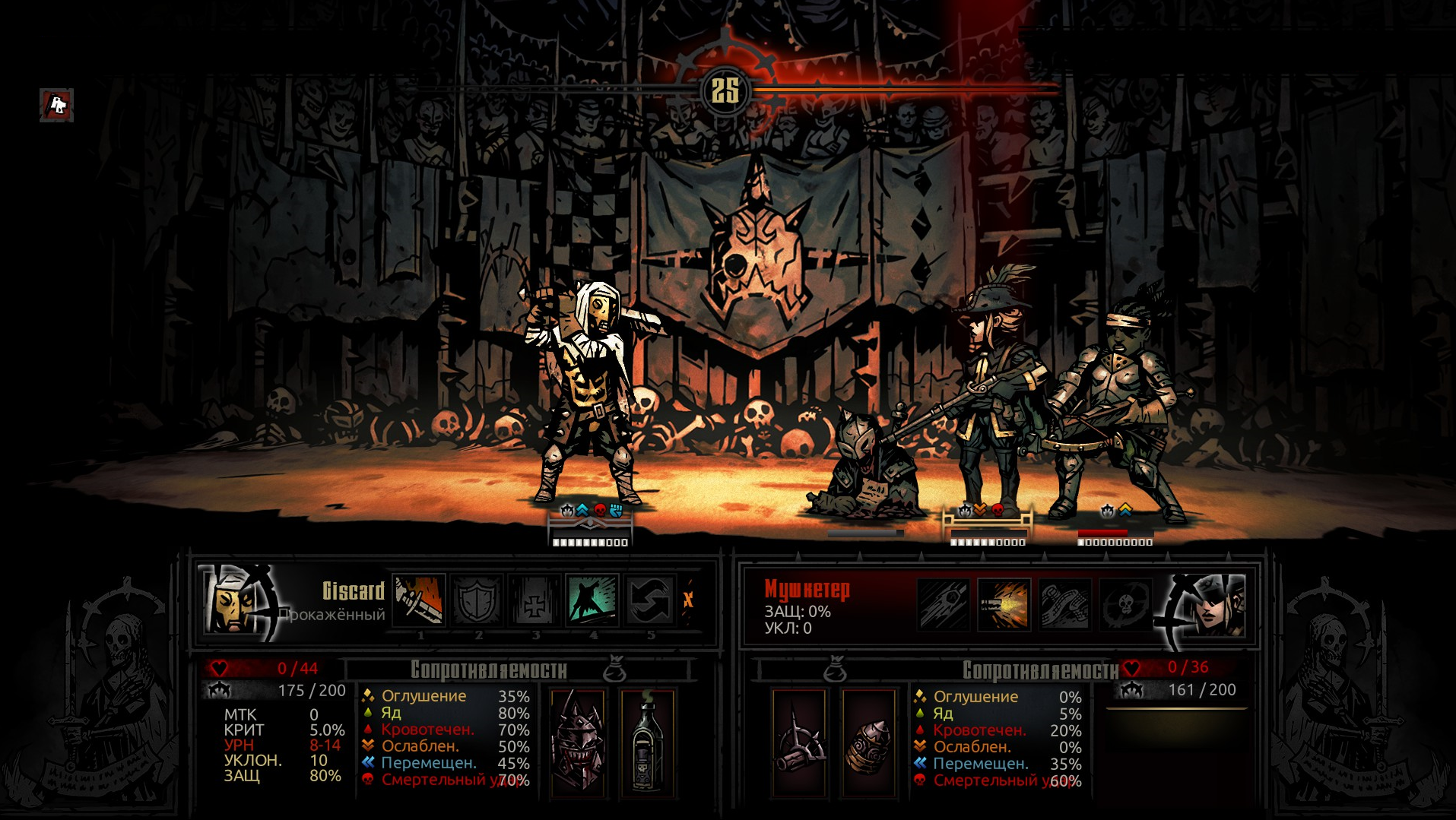Inspect the poison bottle trinket

click(647, 742)
